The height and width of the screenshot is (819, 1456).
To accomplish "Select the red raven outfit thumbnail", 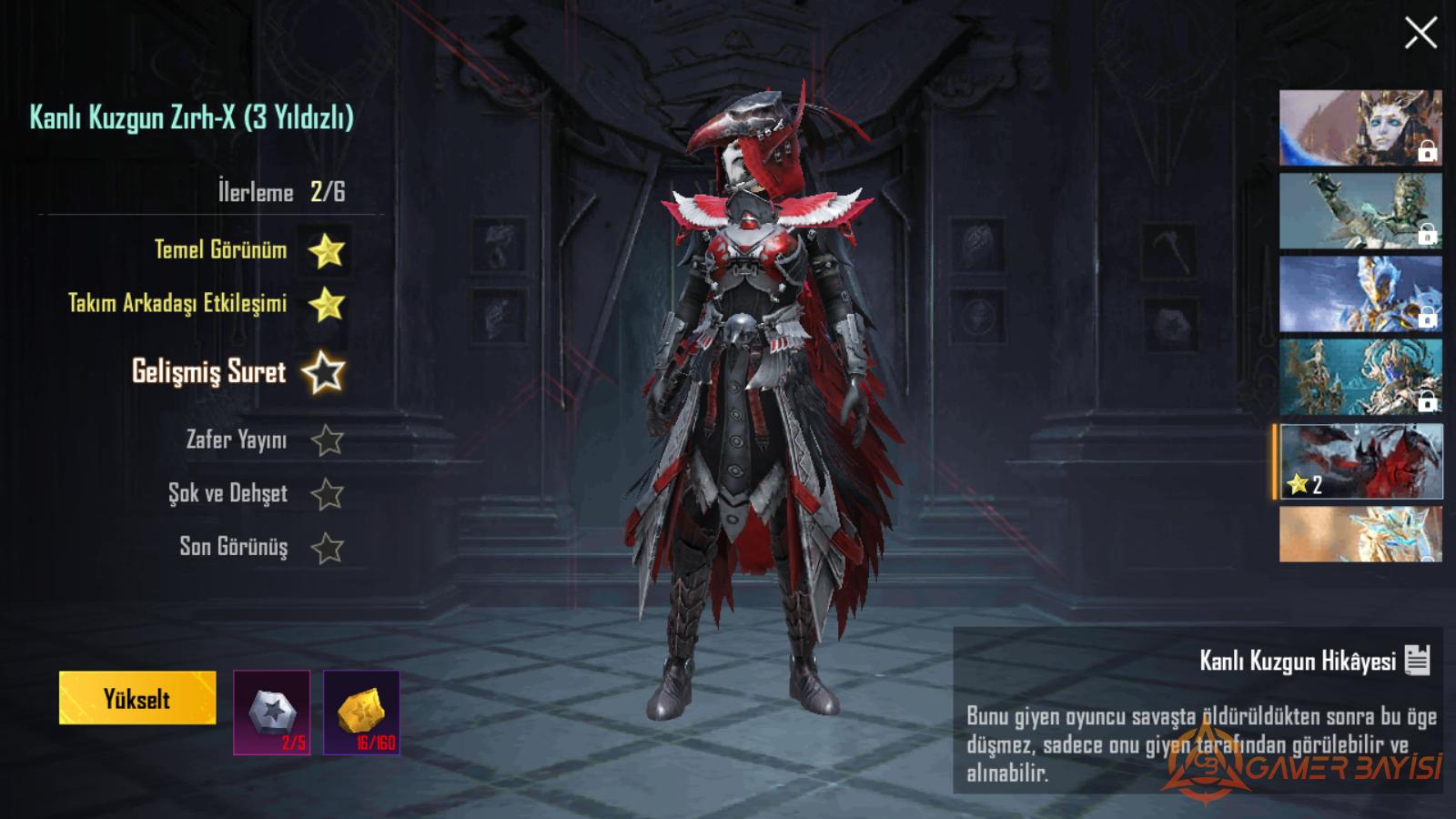I will click(1360, 461).
